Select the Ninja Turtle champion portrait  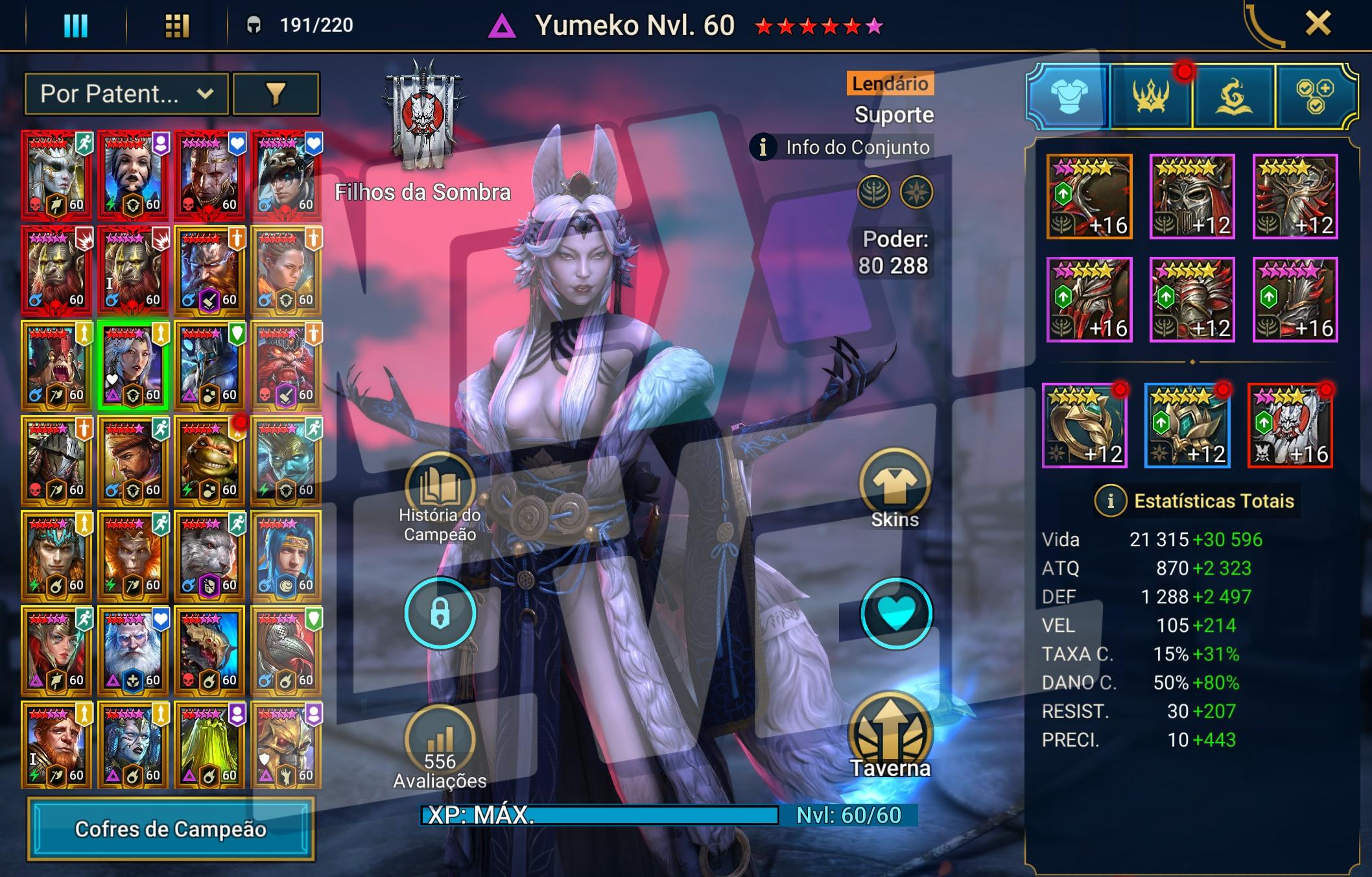pos(209,461)
